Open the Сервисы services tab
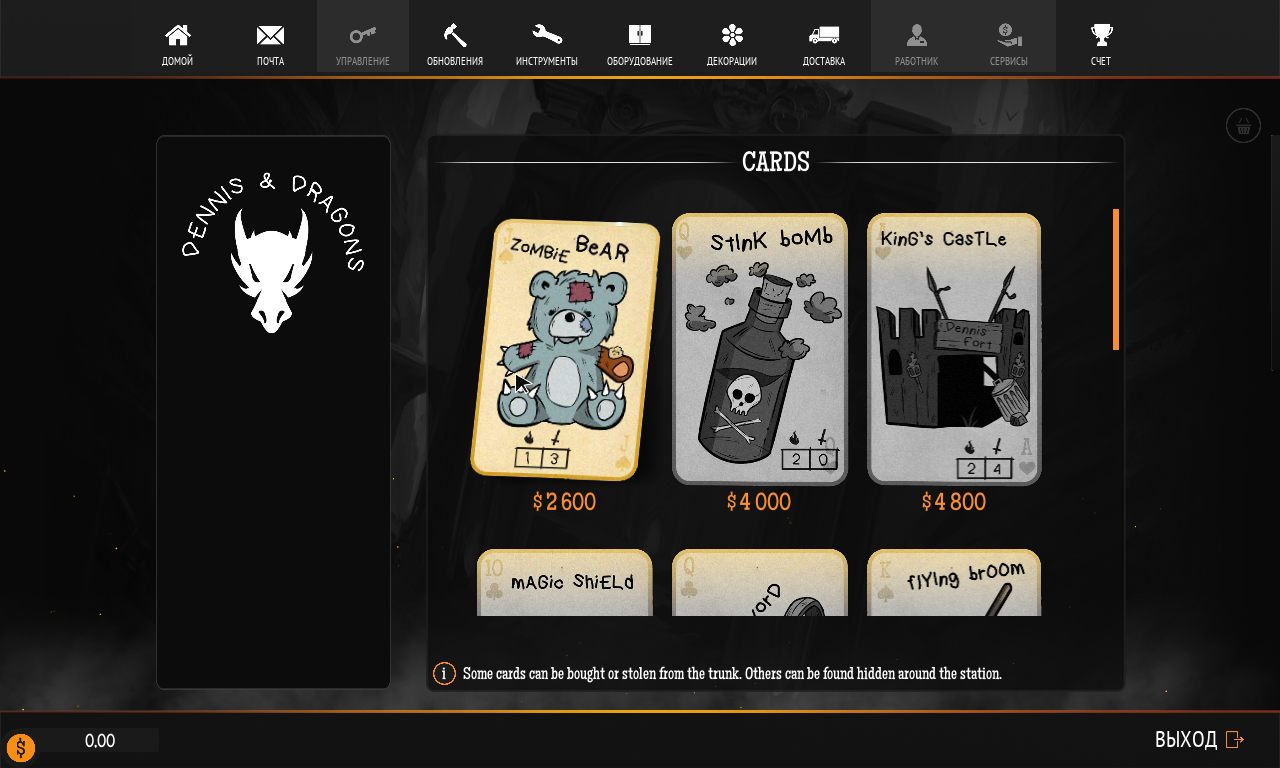The width and height of the screenshot is (1280, 768). (1009, 45)
